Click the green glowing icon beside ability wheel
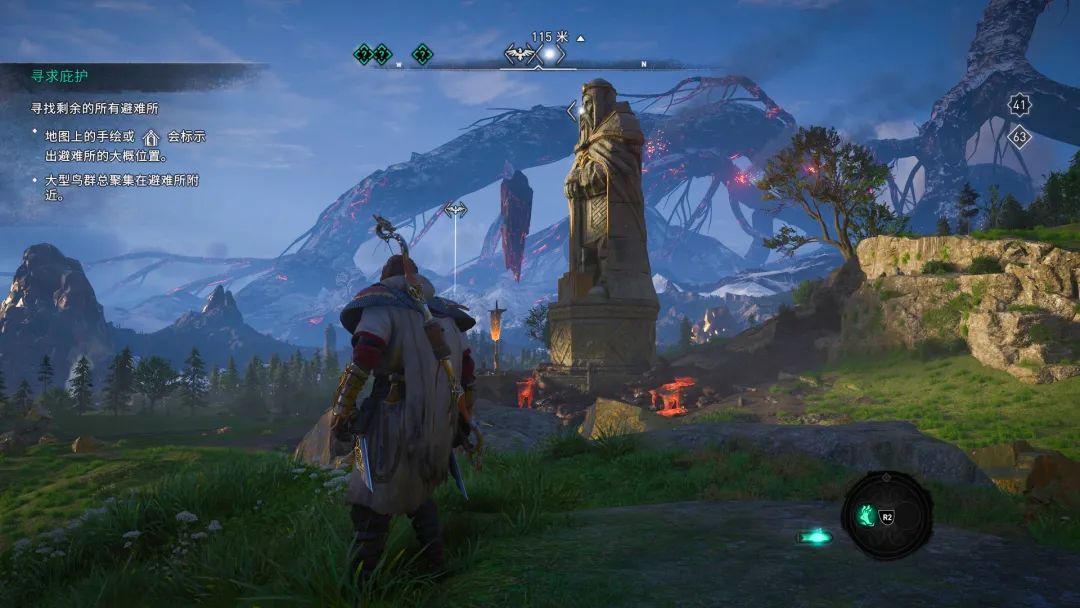This screenshot has height=608, width=1080. pos(815,537)
